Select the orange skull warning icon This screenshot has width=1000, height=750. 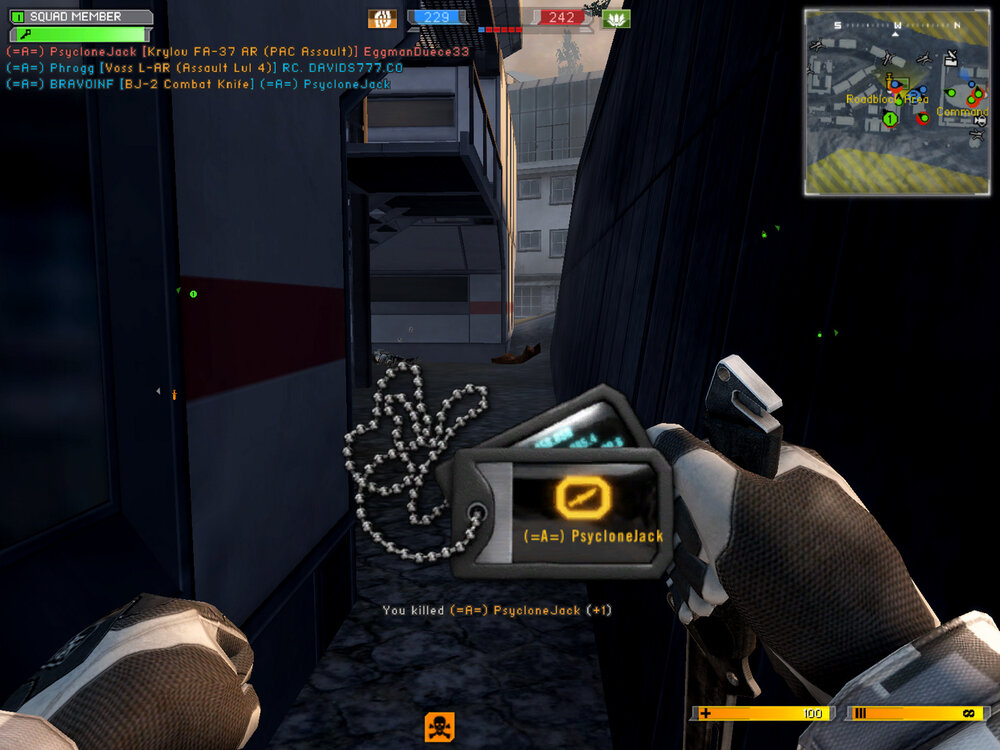(x=439, y=726)
